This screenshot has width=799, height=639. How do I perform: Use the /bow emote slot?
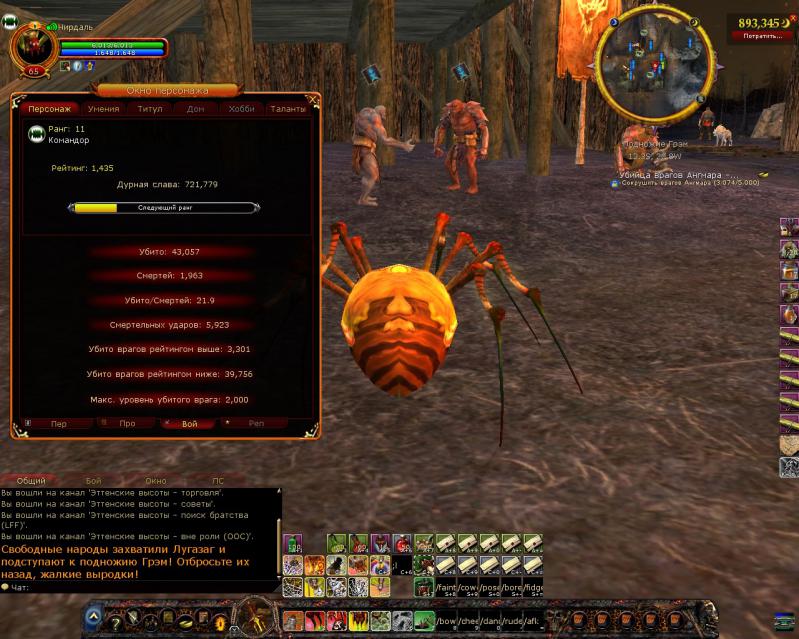coord(446,621)
